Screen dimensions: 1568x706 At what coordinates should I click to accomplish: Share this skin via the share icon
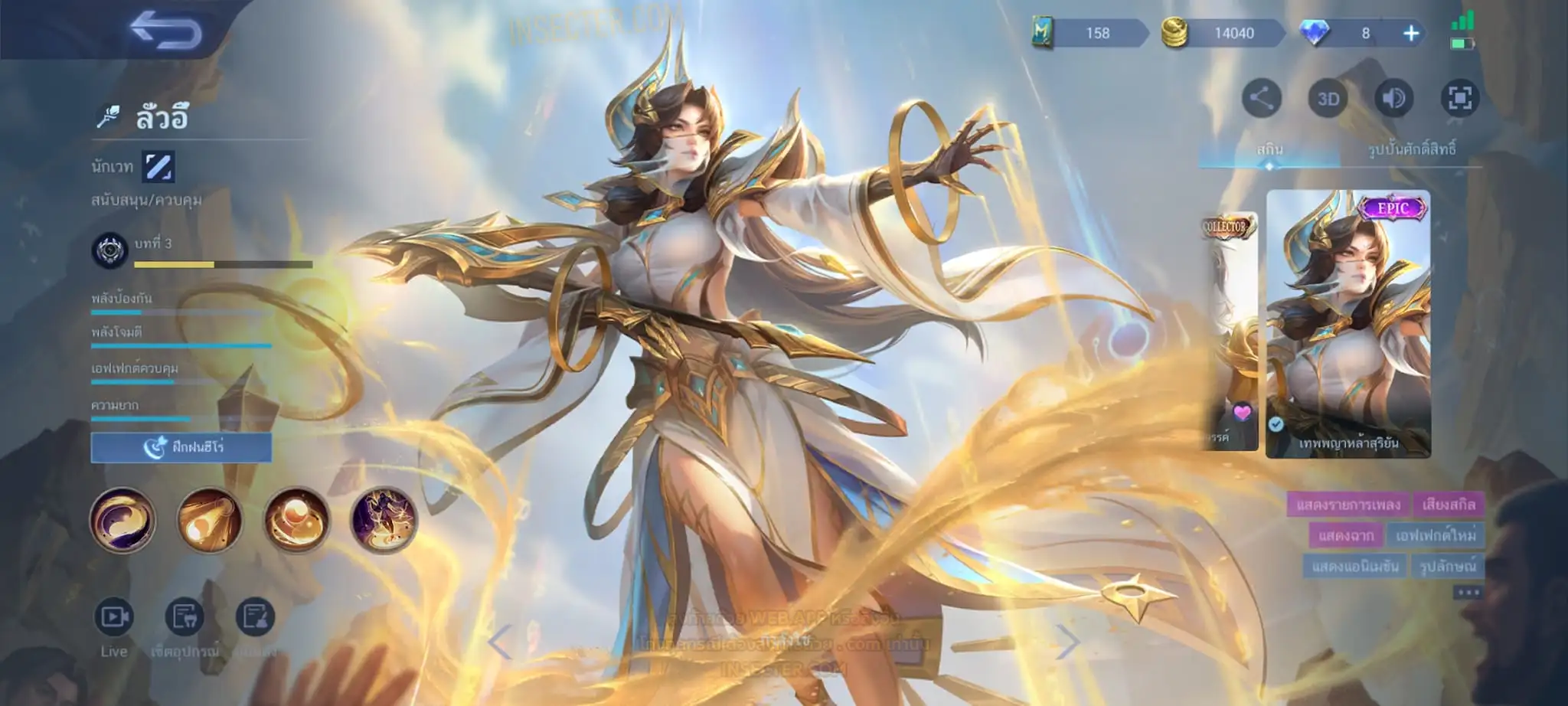[1262, 98]
